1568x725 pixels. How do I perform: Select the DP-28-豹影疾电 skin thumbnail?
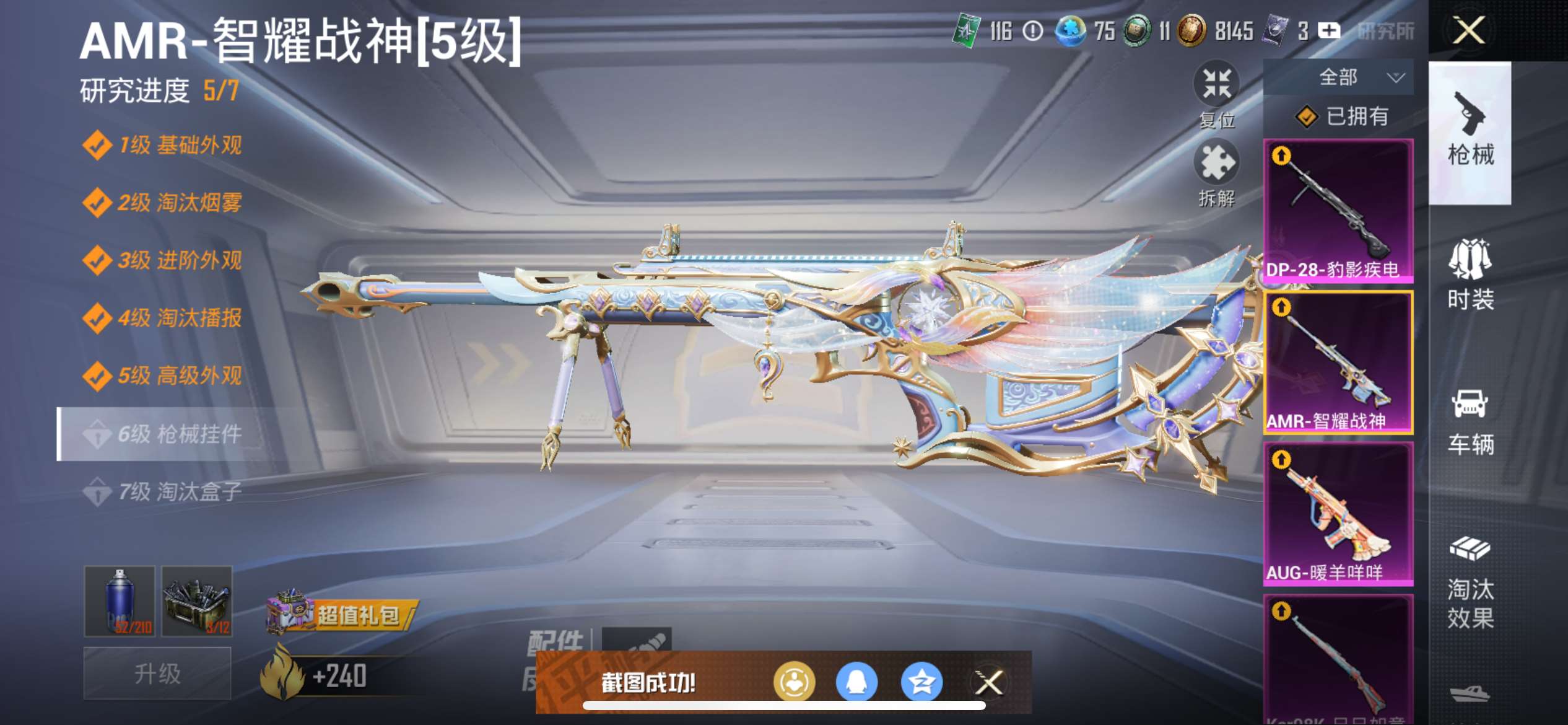click(x=1338, y=211)
